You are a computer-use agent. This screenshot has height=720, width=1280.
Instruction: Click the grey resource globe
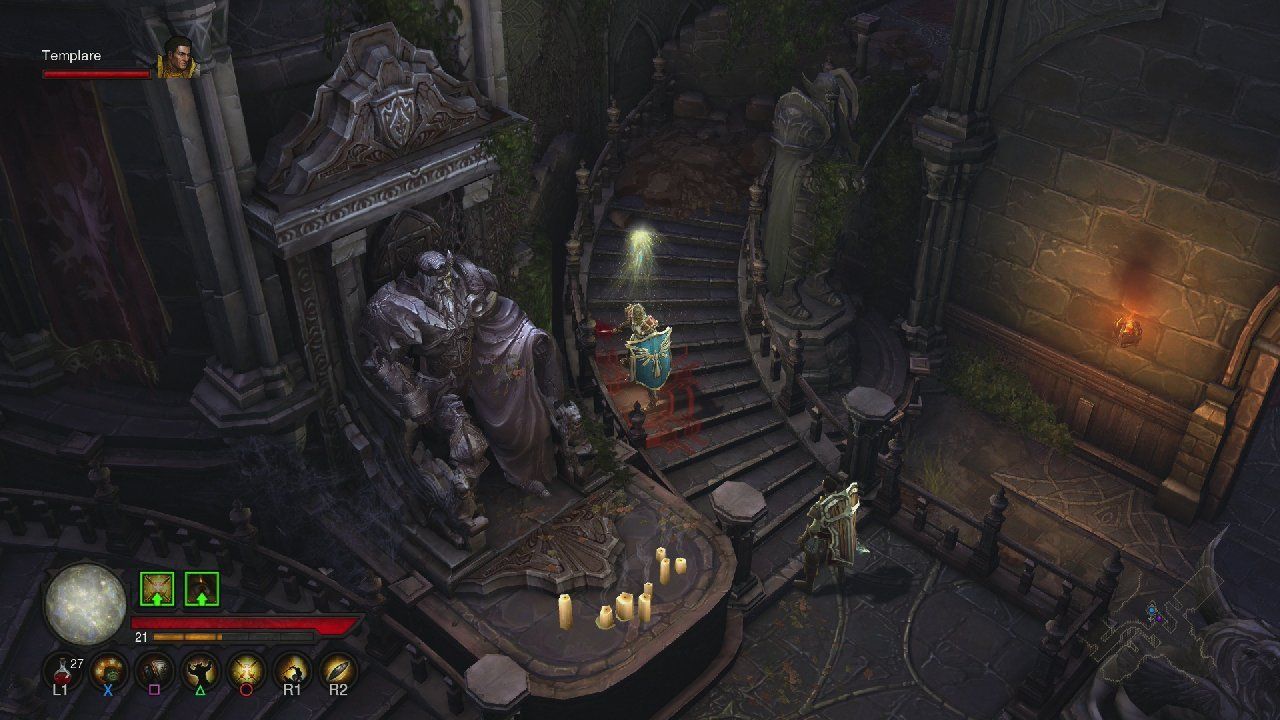pos(85,604)
